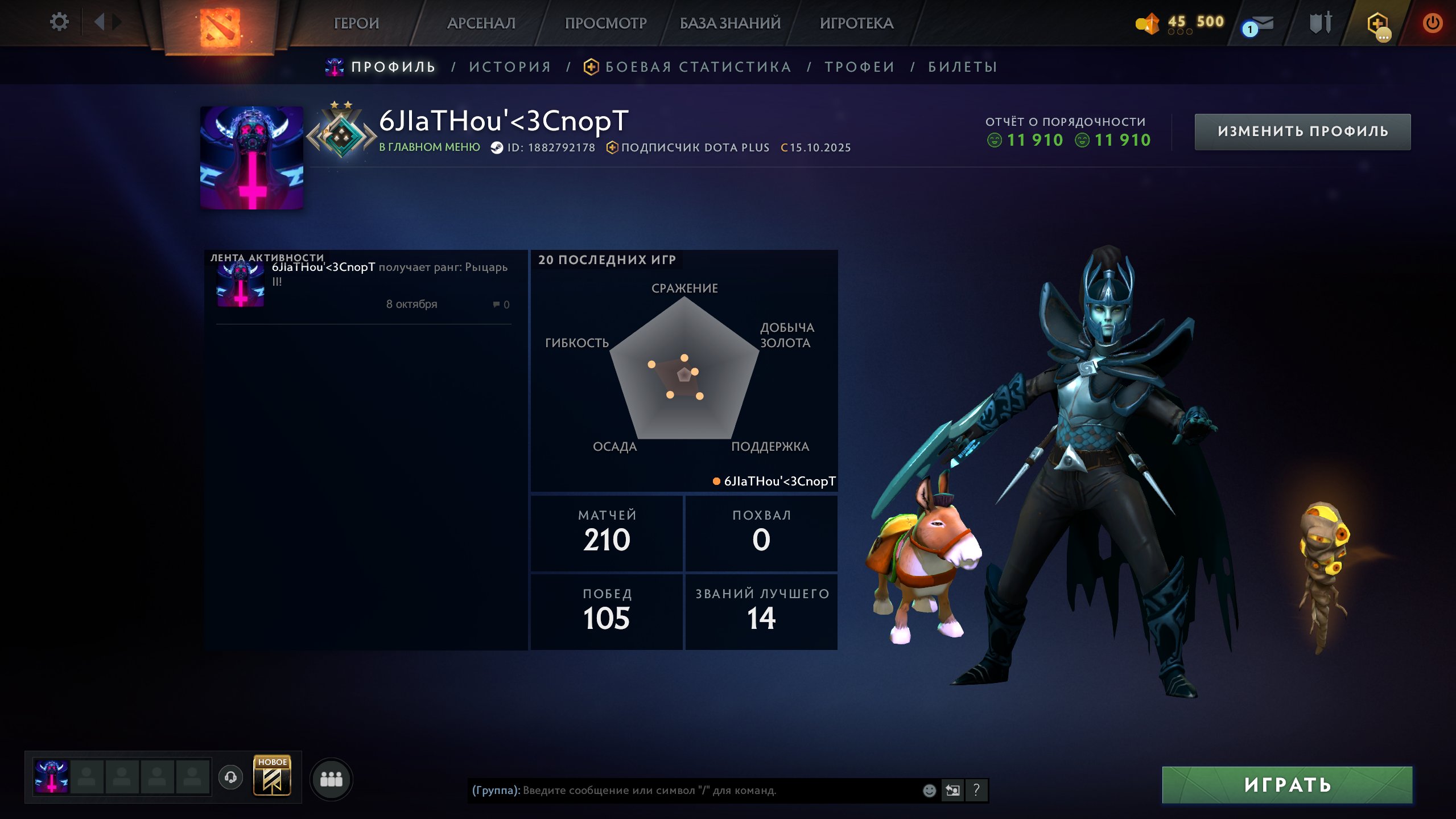This screenshot has height=819, width=1456.
Task: Switch to the ИСТОРИЯ tab
Action: click(510, 67)
